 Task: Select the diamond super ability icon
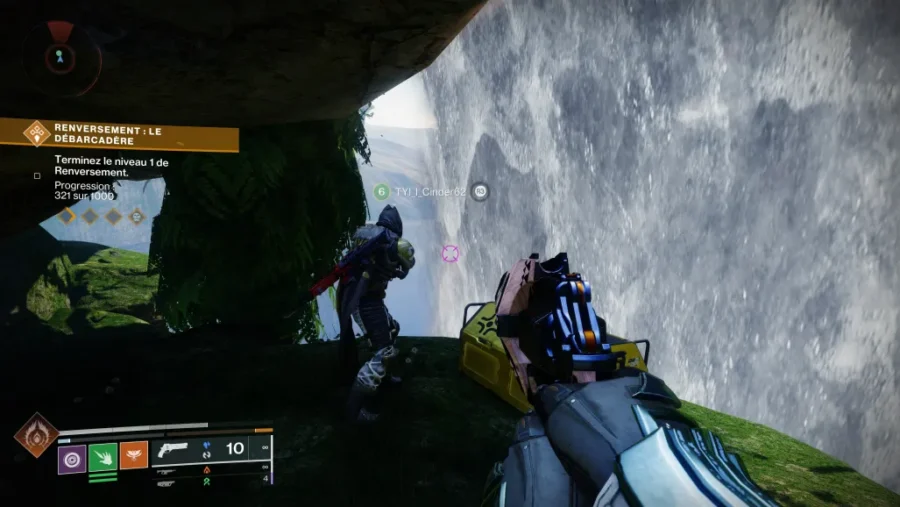(34, 436)
